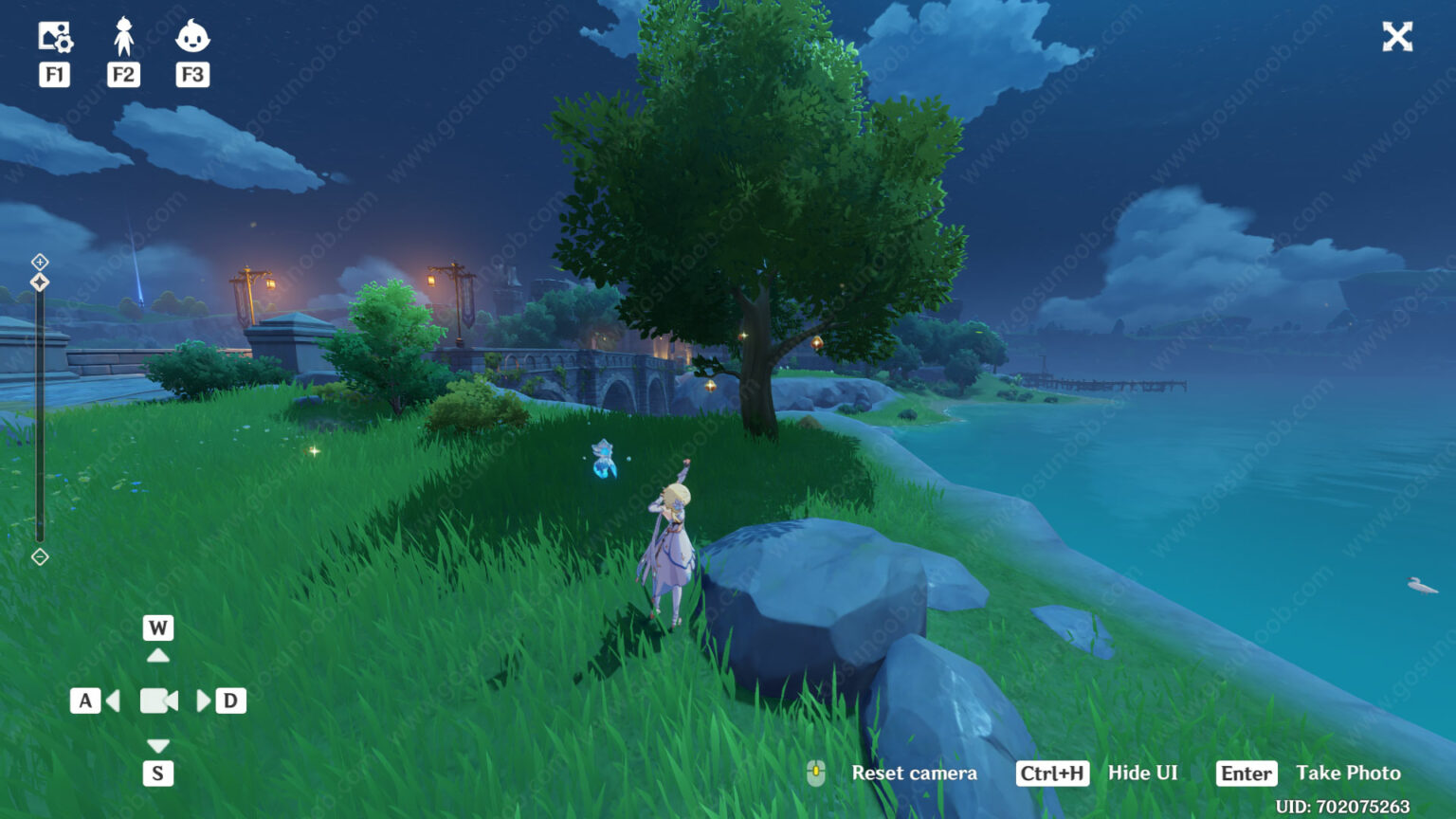Activate Reset camera
Image resolution: width=1456 pixels, height=819 pixels.
[x=913, y=773]
